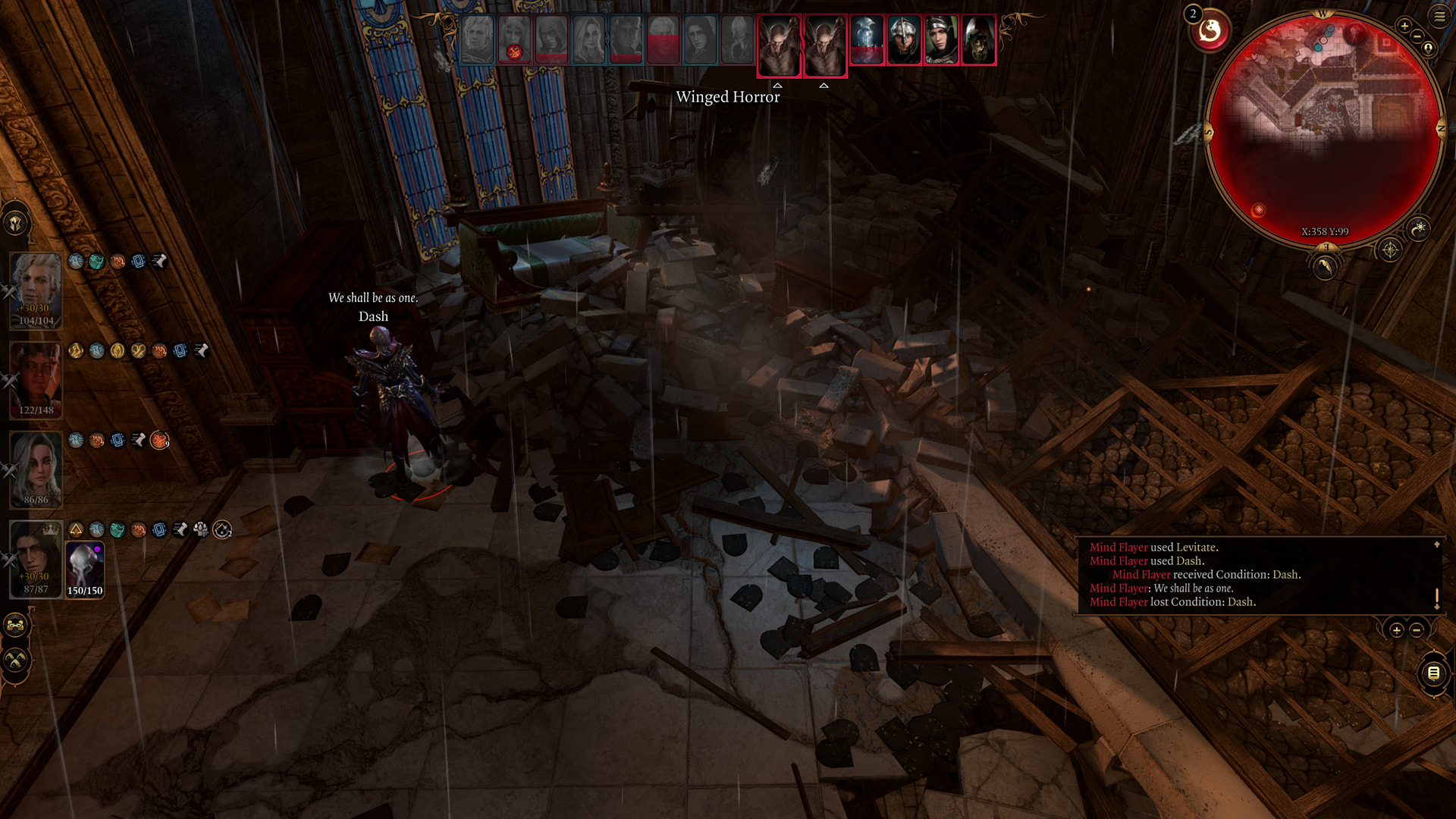The image size is (1456, 819).
Task: Select the red-skinned tiefling party portrait
Action: [x=36, y=379]
